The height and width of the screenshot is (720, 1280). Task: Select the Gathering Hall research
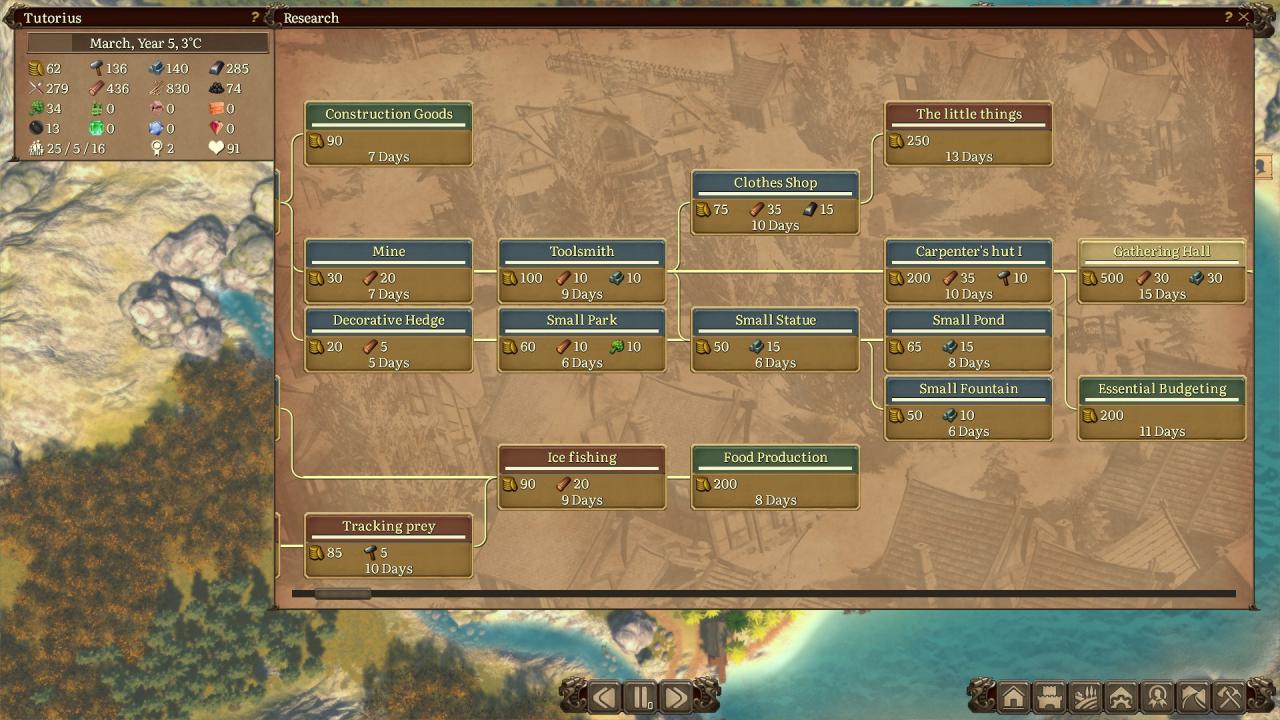1162,271
